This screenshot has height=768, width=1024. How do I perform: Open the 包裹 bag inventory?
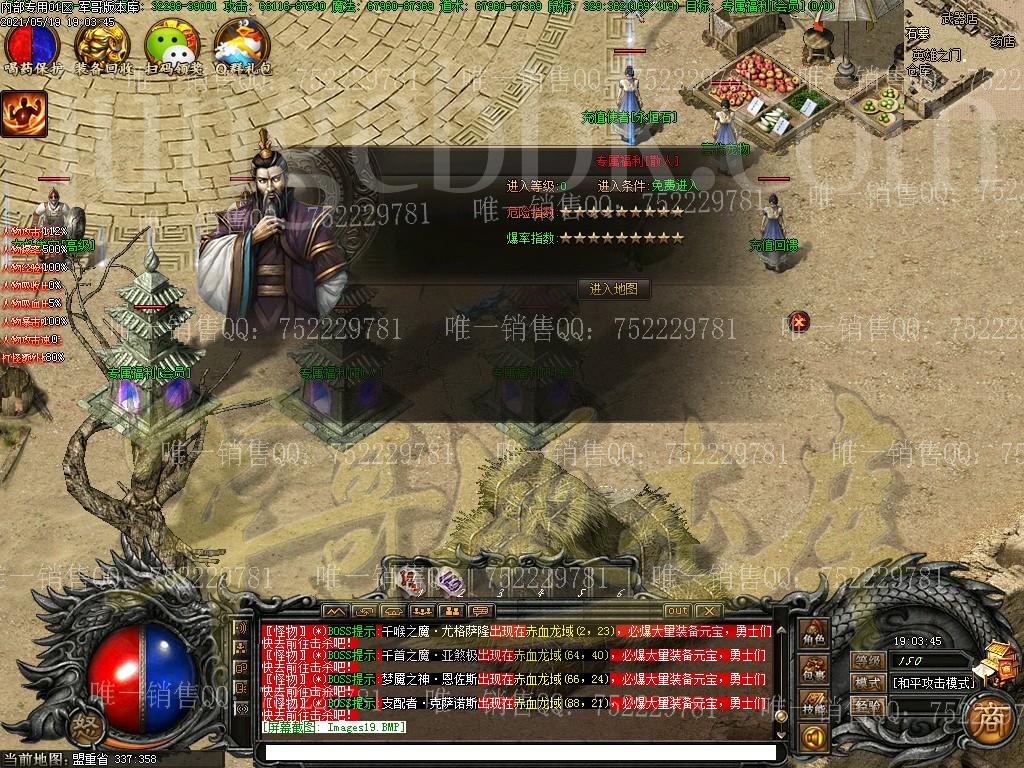click(x=813, y=669)
